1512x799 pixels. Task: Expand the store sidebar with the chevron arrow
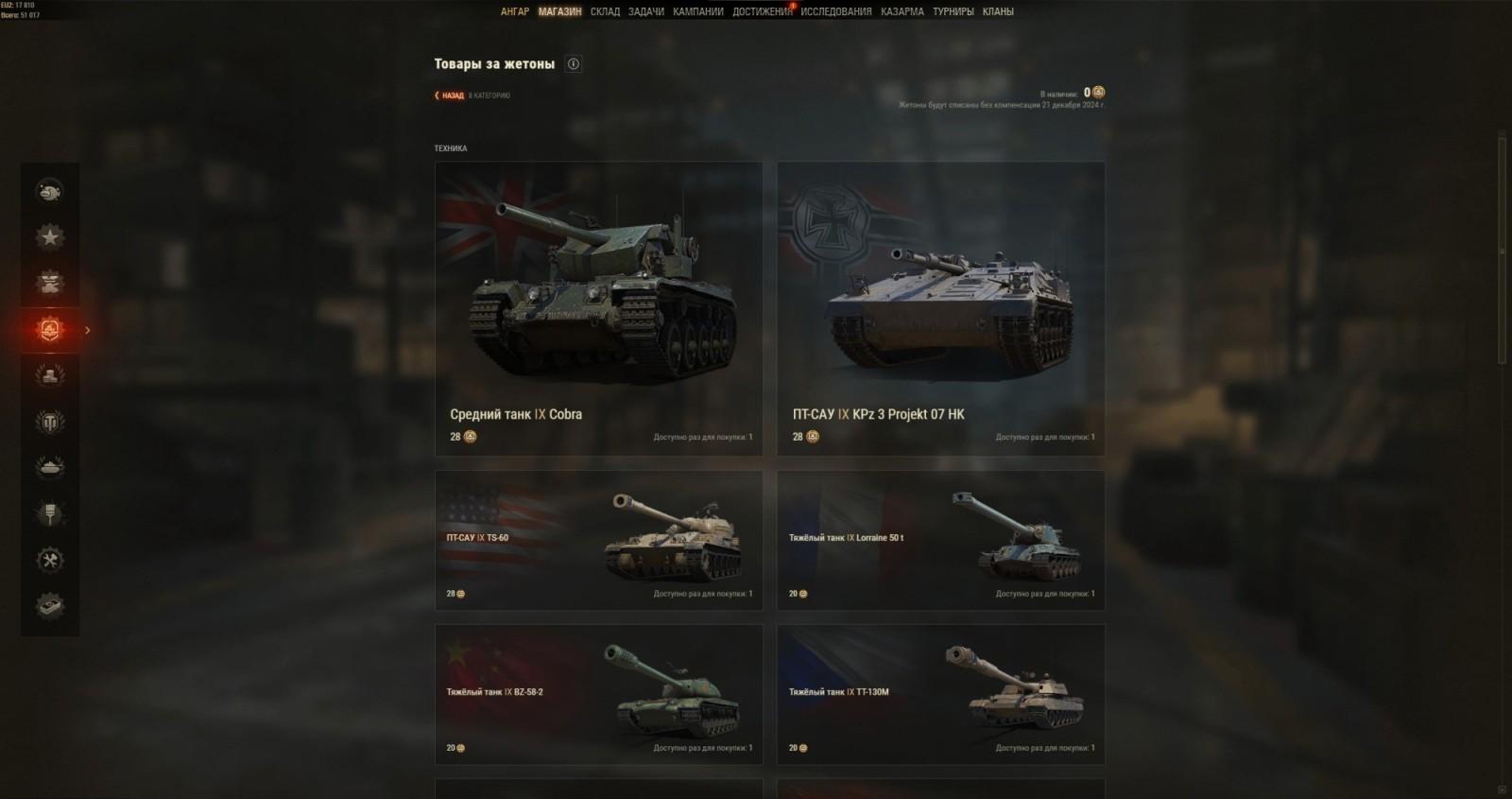pyautogui.click(x=87, y=330)
